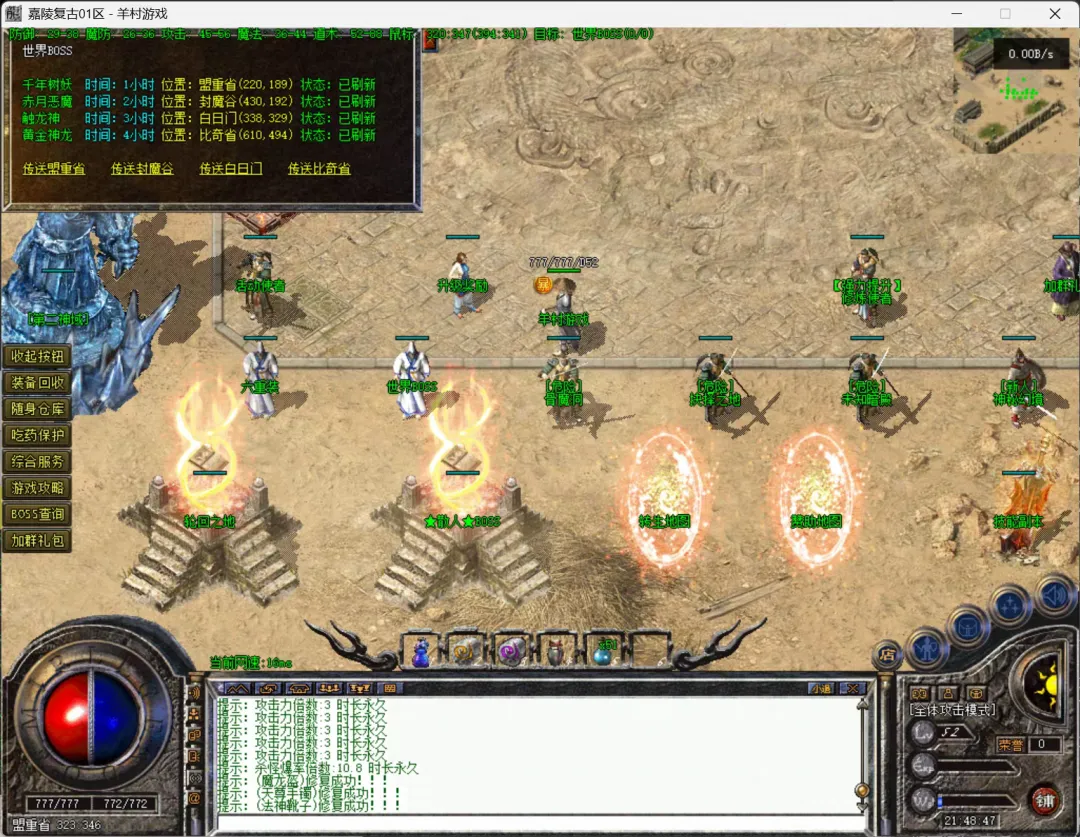Teleport via the 传送白日门 link
The image size is (1080, 837).
point(231,169)
